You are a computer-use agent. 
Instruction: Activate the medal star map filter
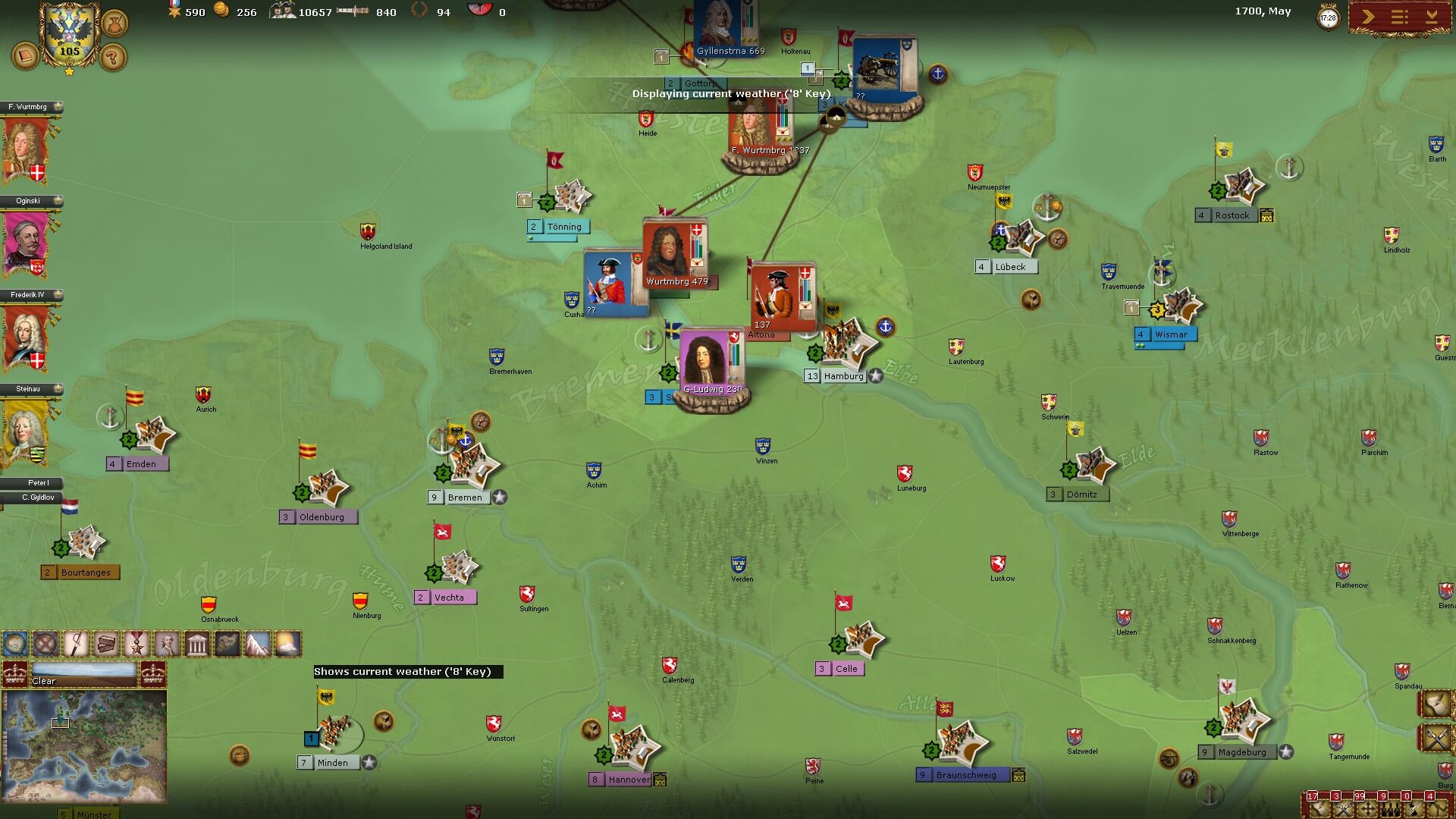point(136,644)
